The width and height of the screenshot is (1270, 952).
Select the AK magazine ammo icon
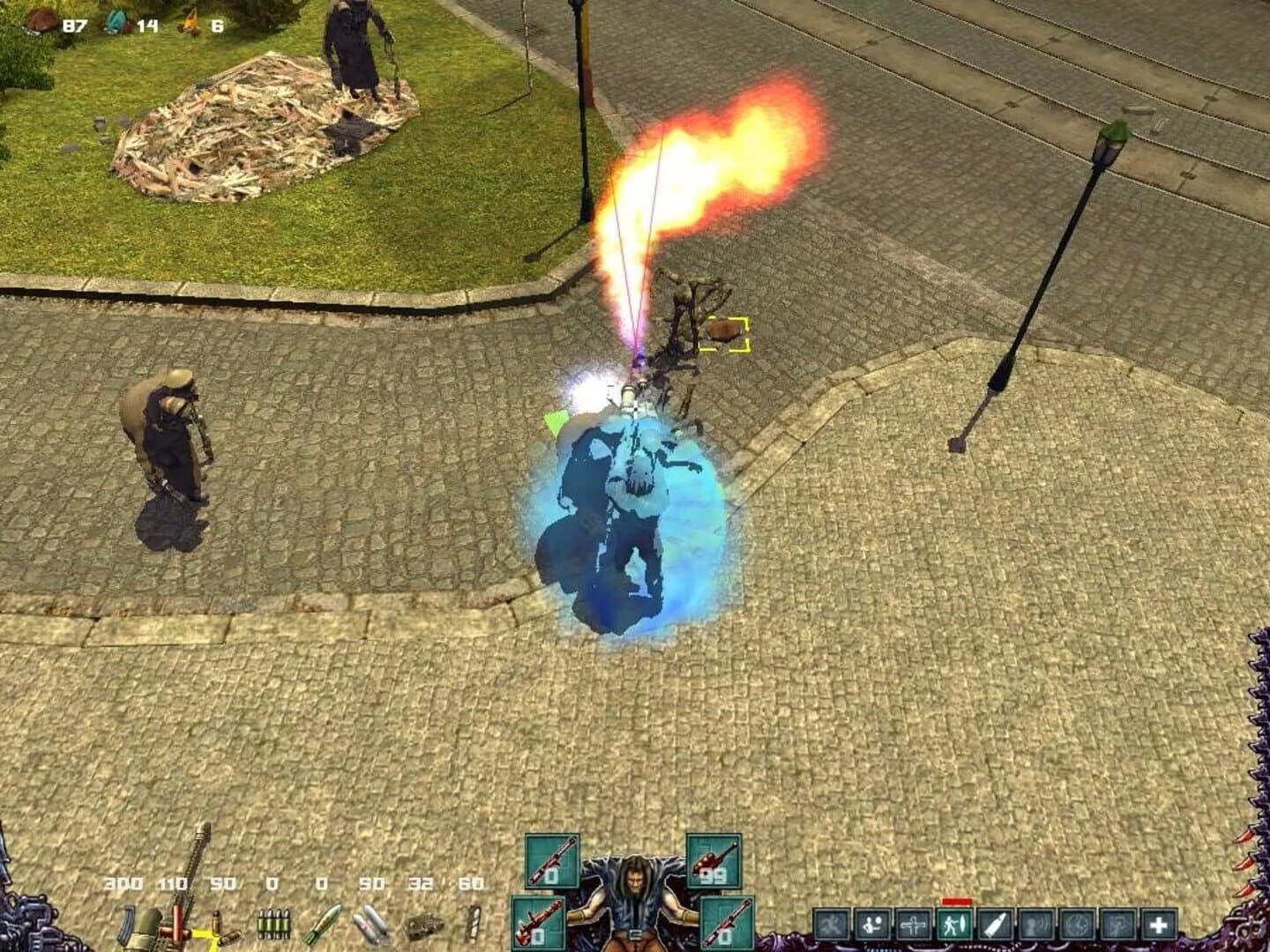[126, 924]
